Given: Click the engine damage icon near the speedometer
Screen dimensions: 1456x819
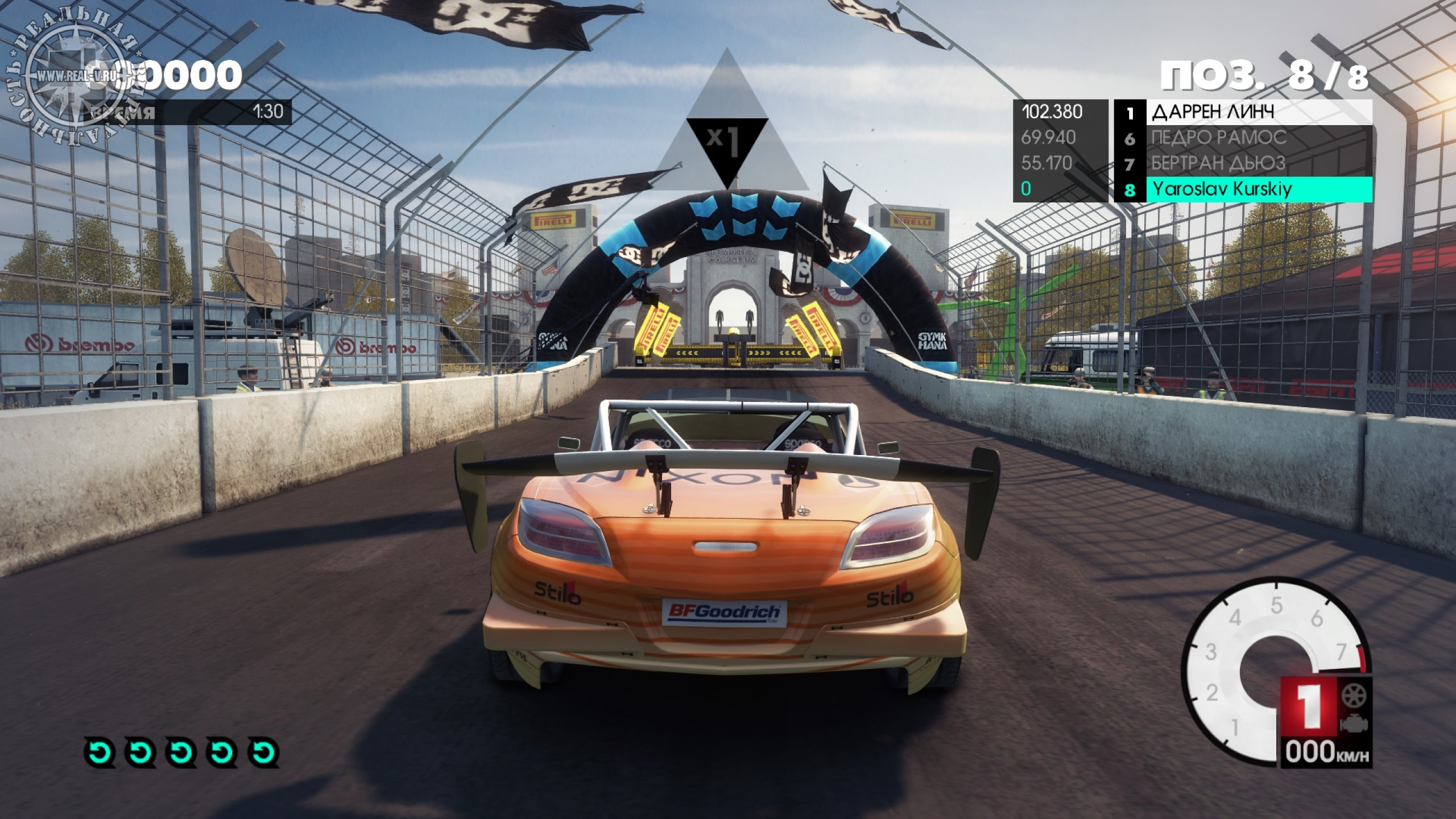Looking at the screenshot, I should pyautogui.click(x=1354, y=724).
